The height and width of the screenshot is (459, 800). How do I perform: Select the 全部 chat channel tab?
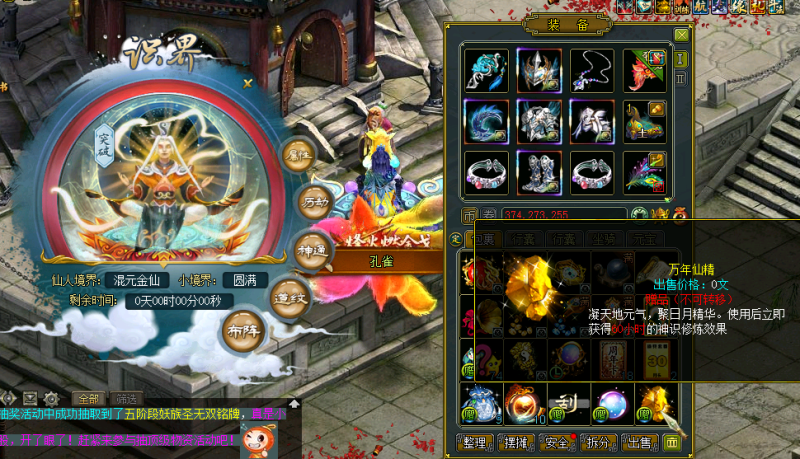88,398
